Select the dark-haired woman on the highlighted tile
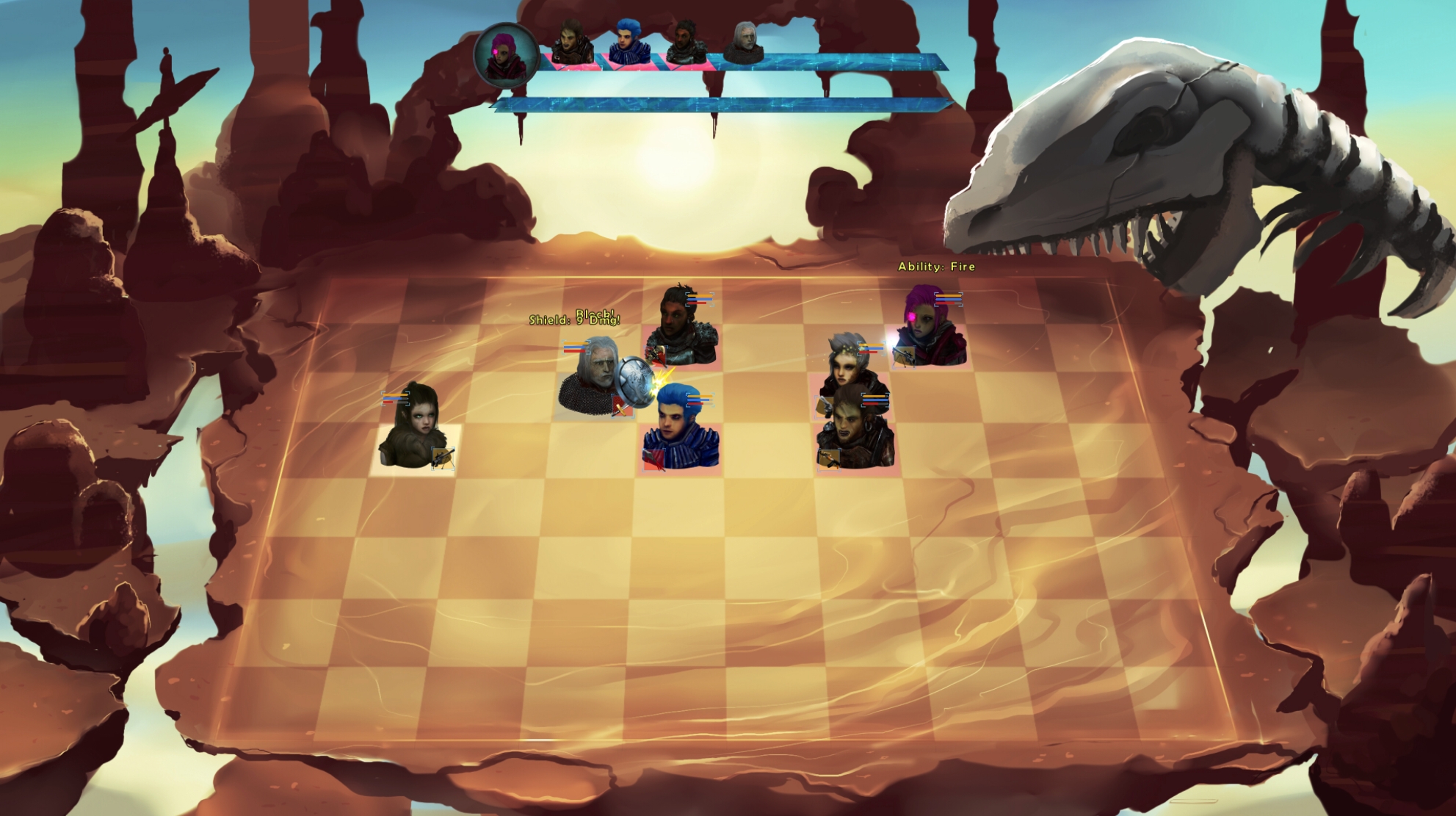This screenshot has width=1456, height=816. tap(413, 428)
